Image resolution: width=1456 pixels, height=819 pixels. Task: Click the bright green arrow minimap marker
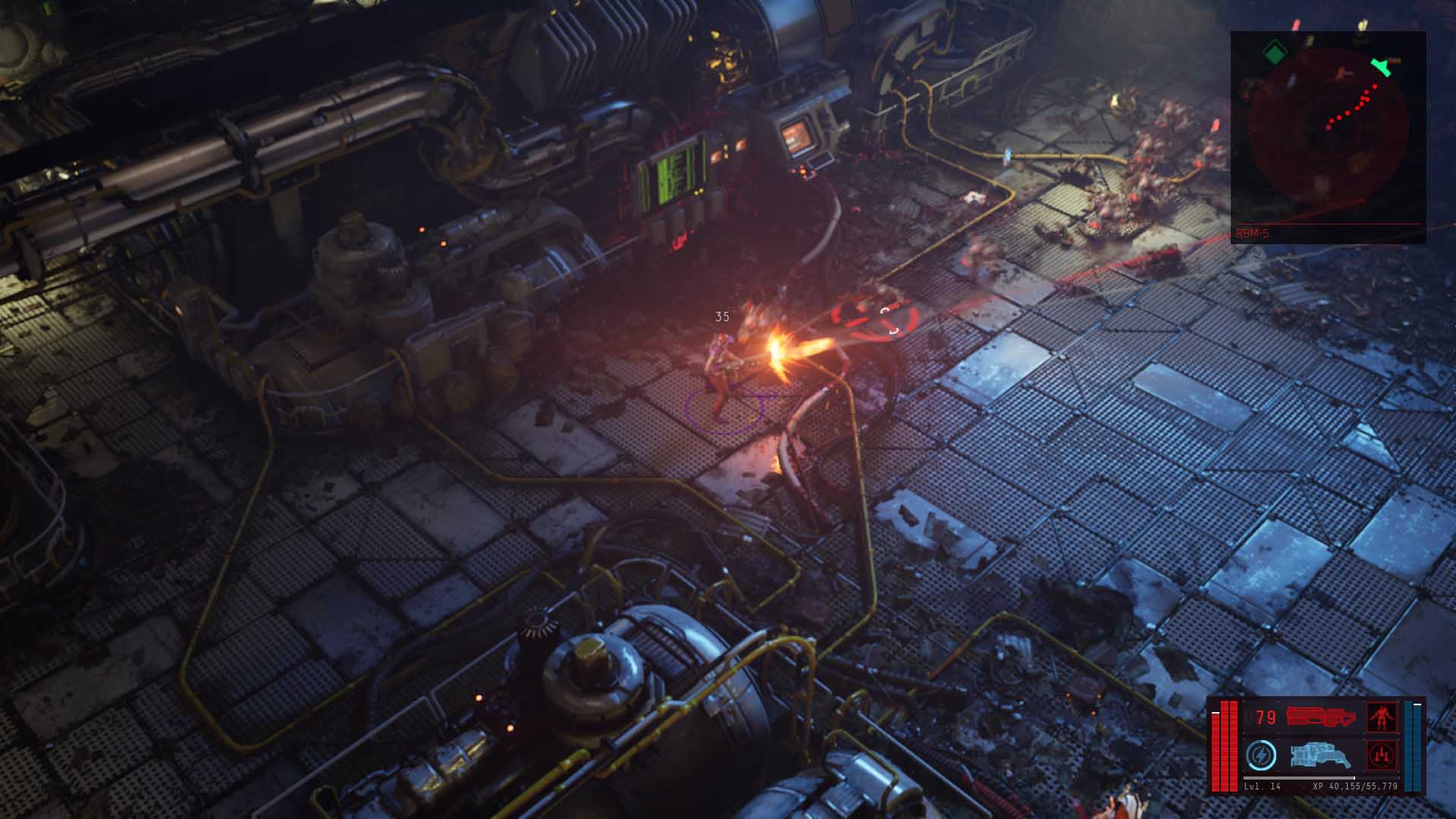(1382, 67)
